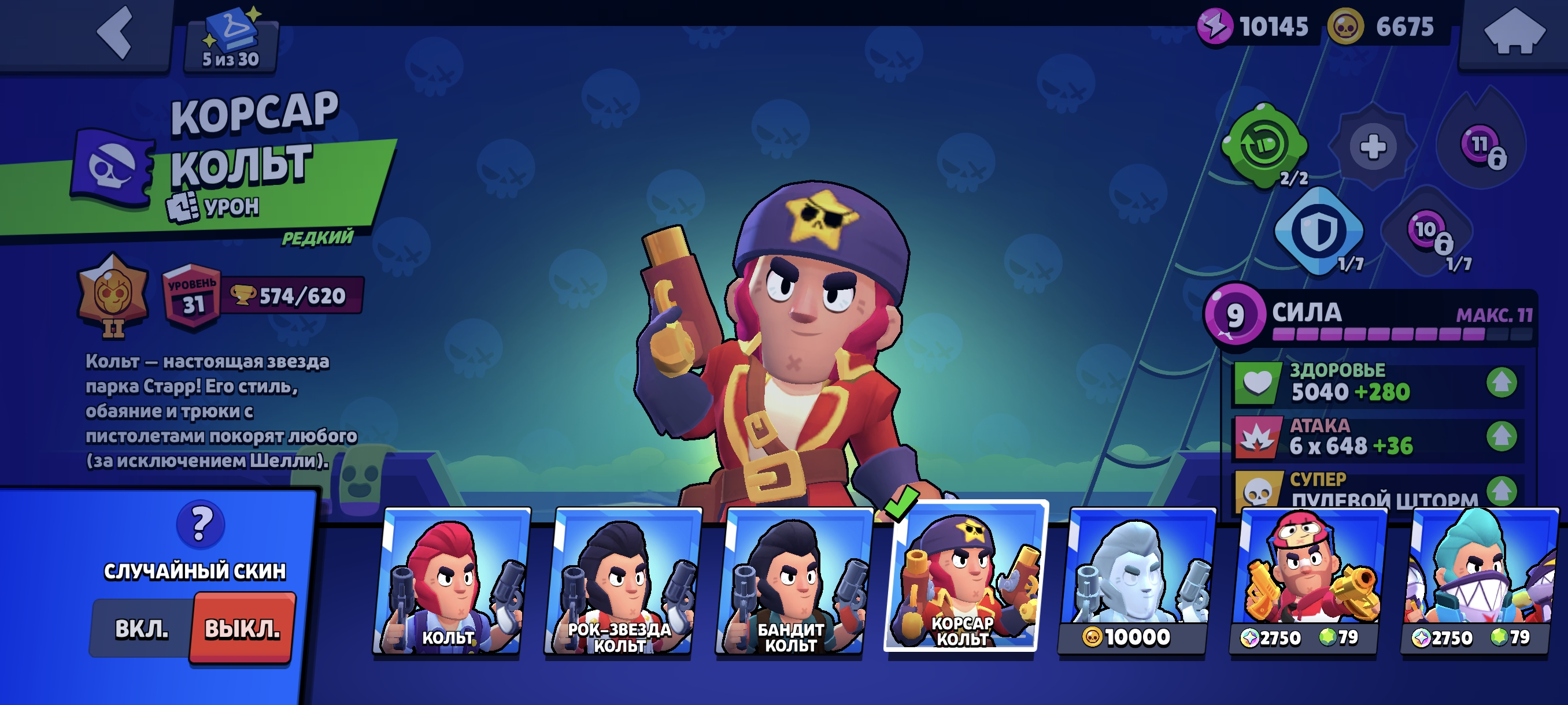The width and height of the screenshot is (1568, 705).
Task: Tap the green arrow next to Атака
Action: click(1500, 436)
